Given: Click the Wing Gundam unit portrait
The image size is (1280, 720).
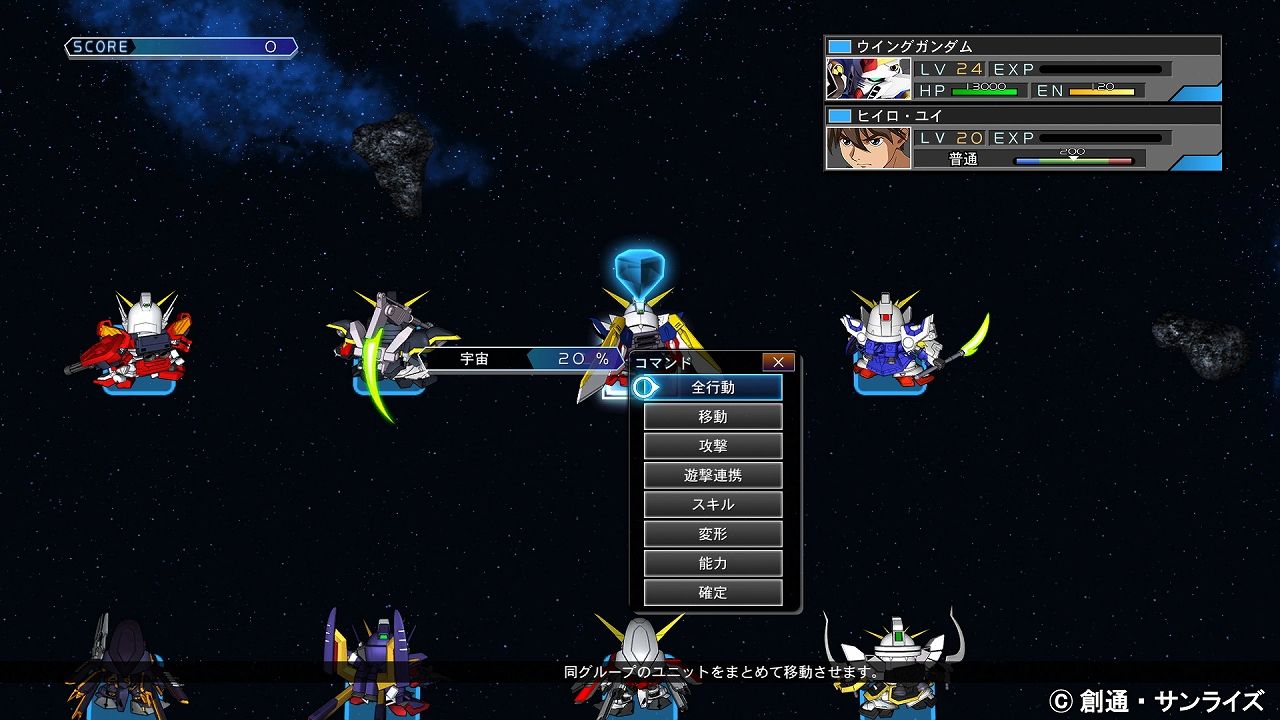Looking at the screenshot, I should pos(868,79).
